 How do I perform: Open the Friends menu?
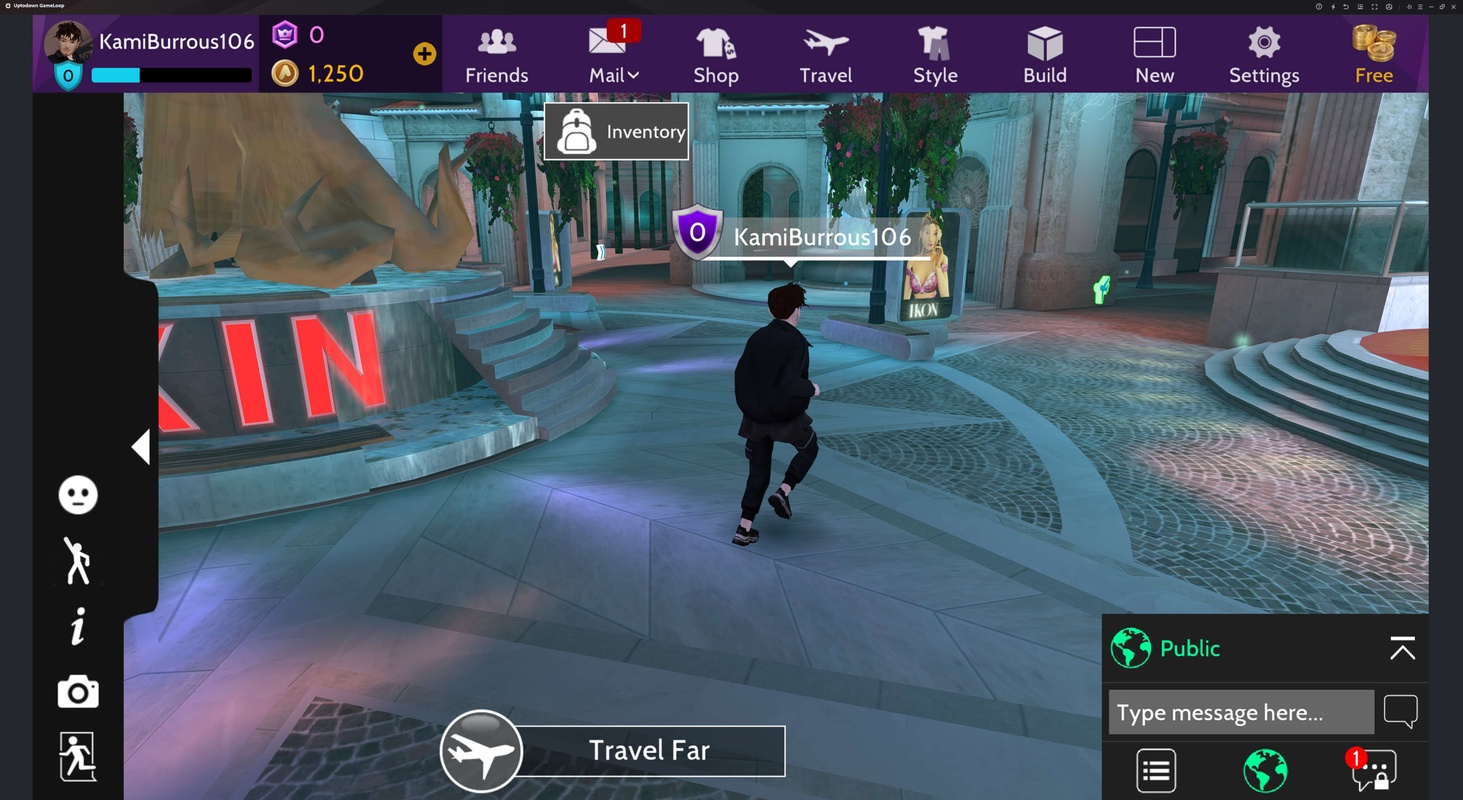pyautogui.click(x=496, y=55)
